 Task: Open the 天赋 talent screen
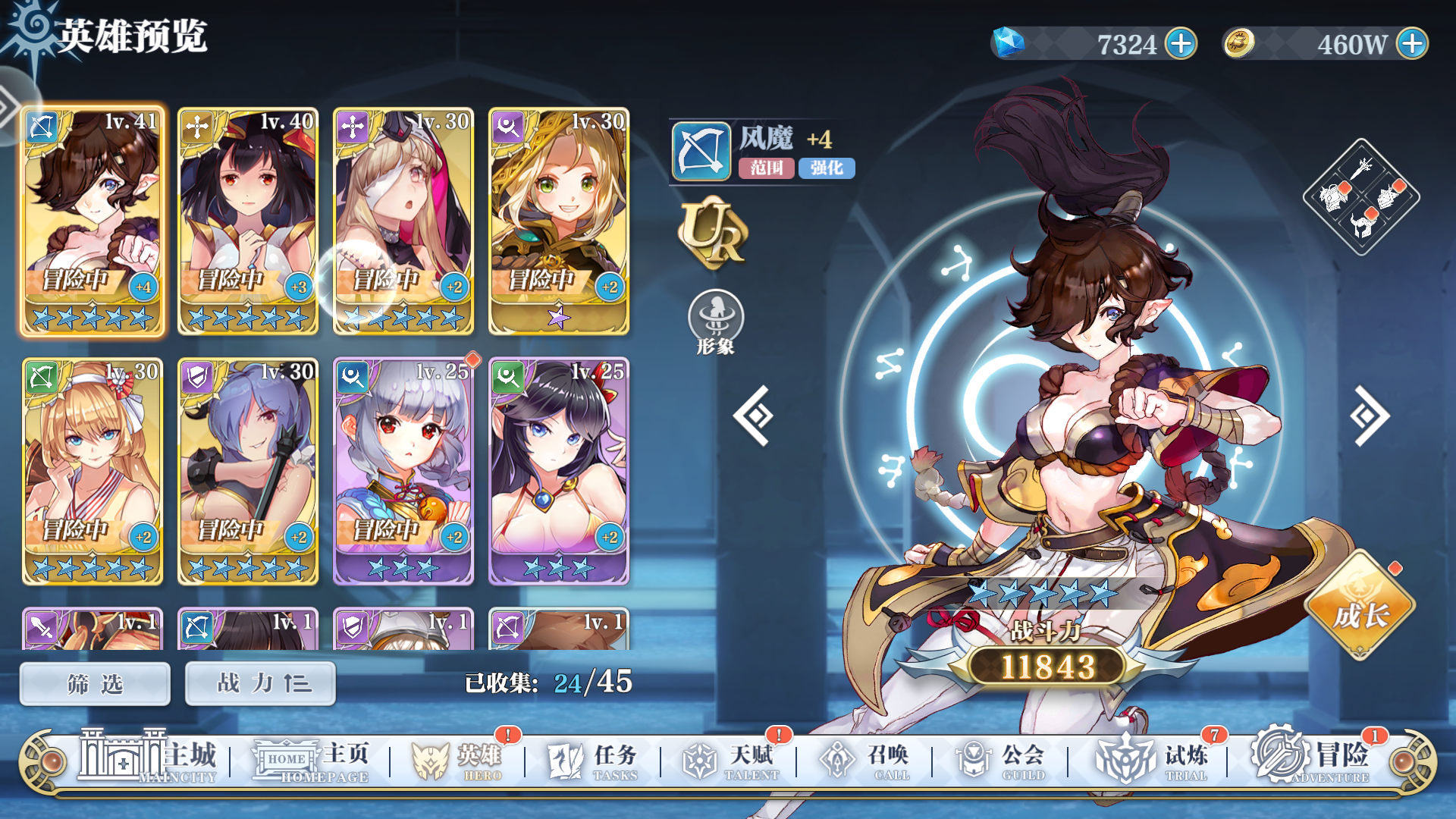(726, 758)
